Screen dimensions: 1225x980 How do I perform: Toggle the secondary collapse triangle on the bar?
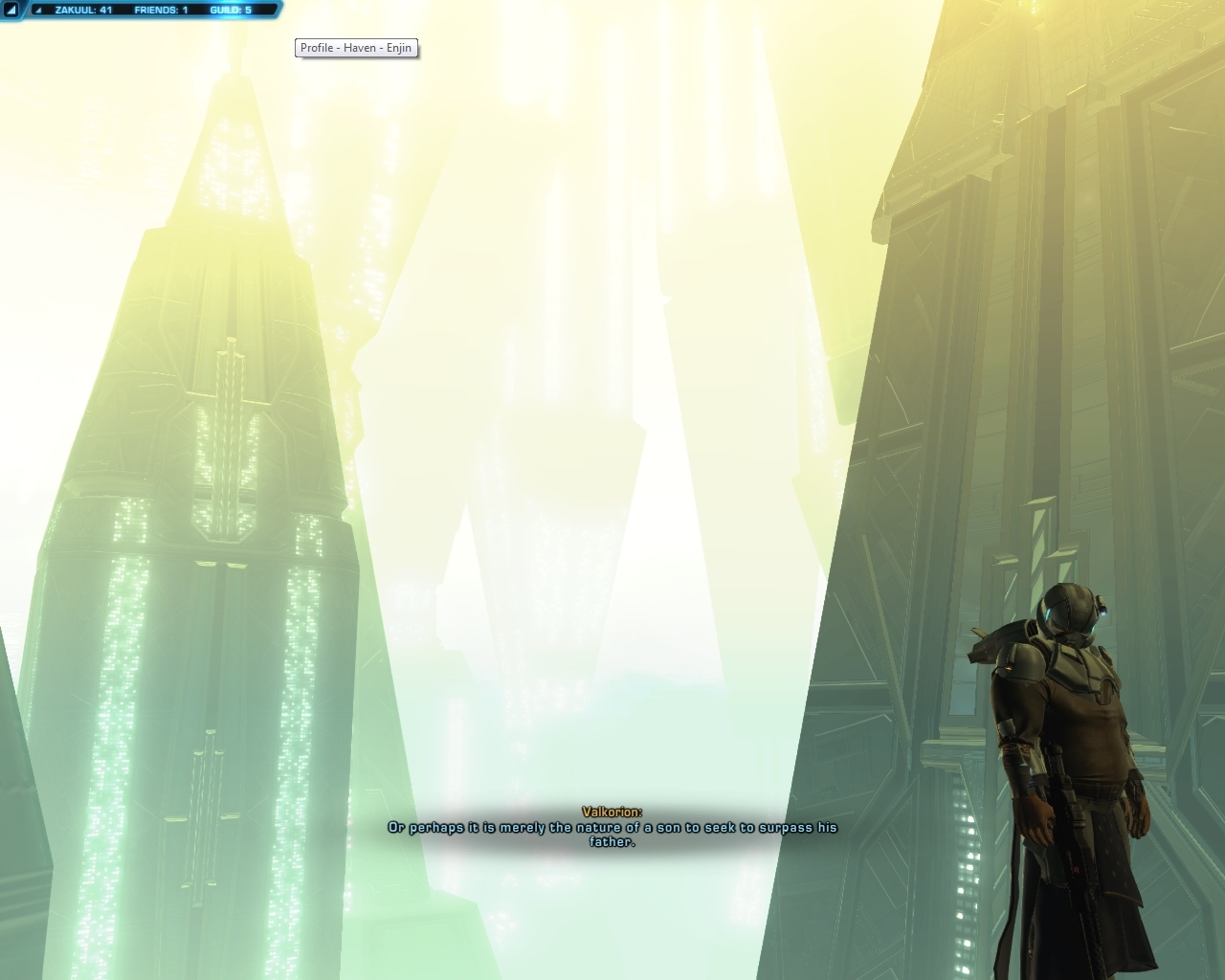(38, 10)
